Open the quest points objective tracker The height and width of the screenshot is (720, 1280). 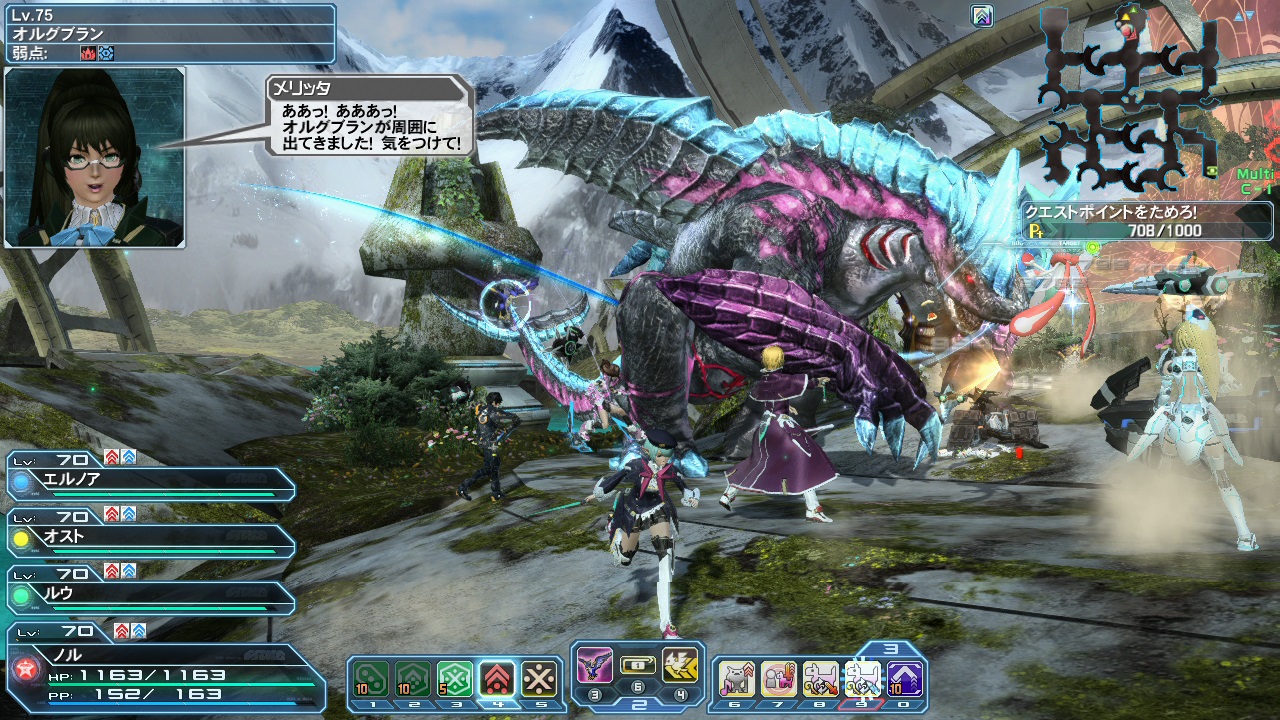coord(1125,222)
